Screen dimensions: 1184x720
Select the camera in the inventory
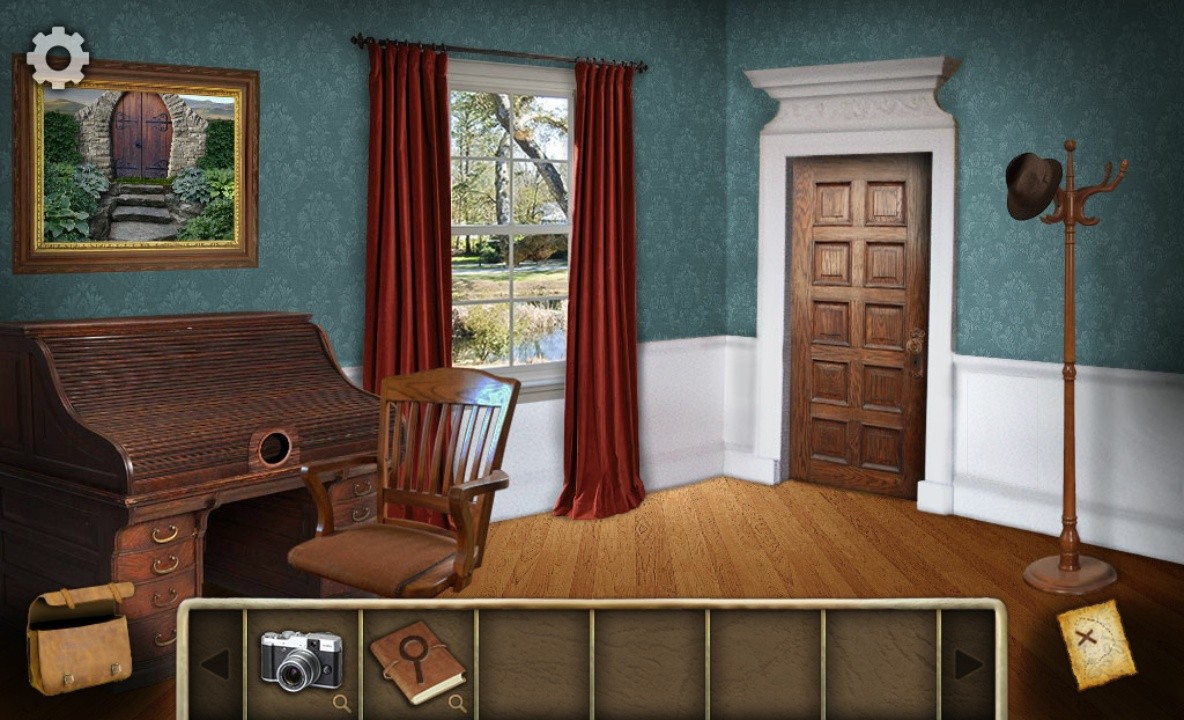click(300, 659)
